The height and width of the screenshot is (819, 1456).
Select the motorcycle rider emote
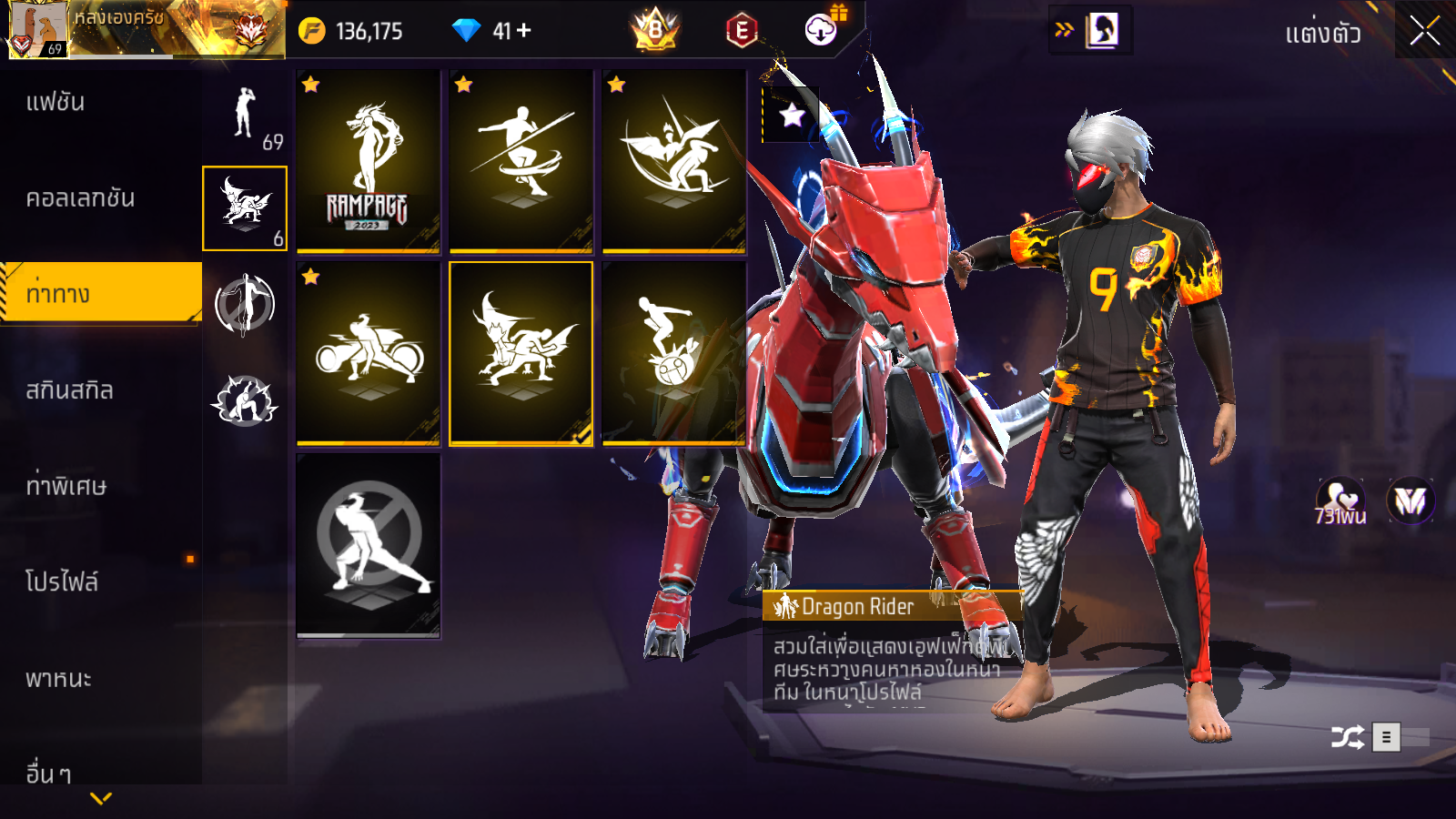click(x=368, y=353)
